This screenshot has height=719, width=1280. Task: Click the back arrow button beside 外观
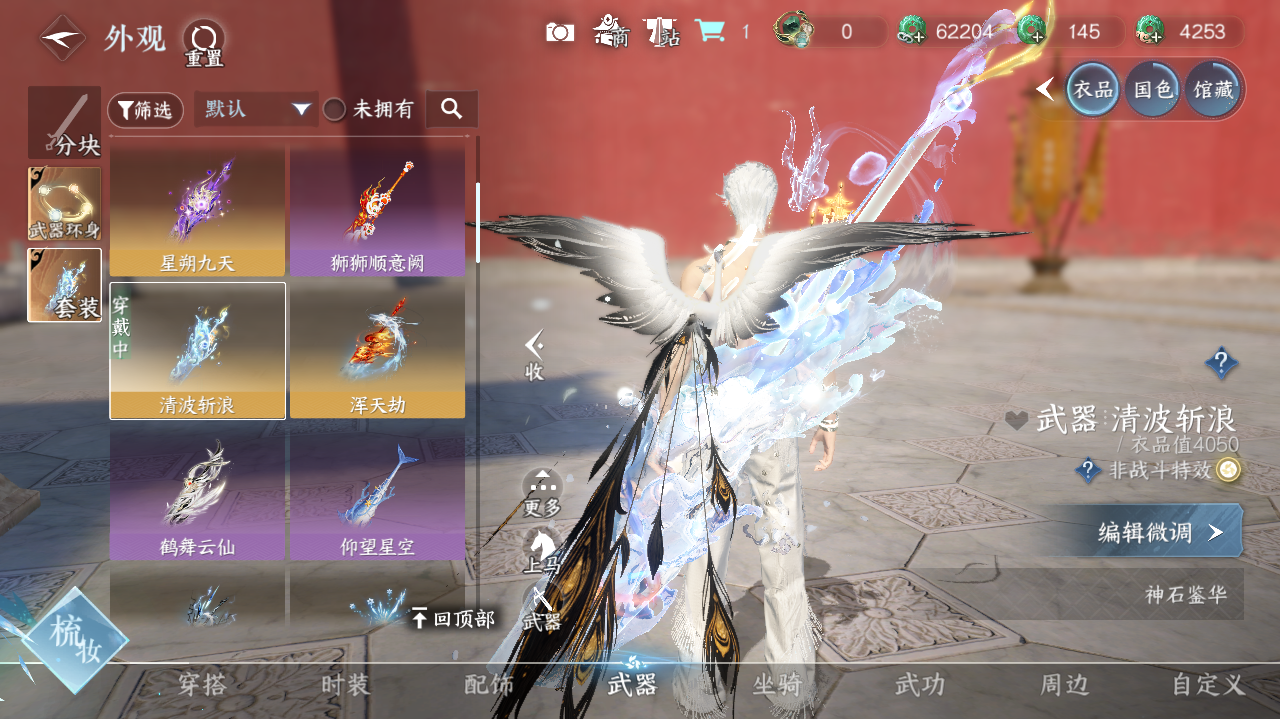pos(62,37)
